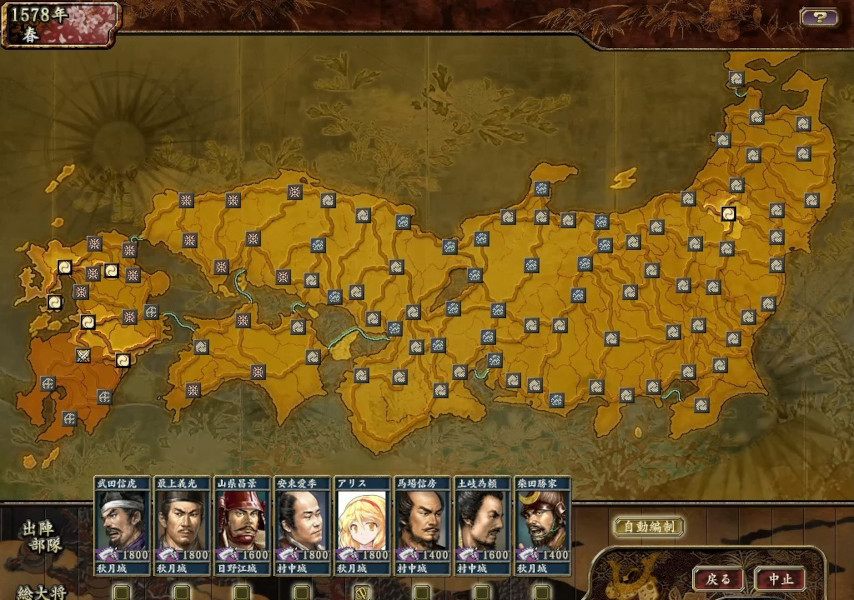
Task: Open the question mark help button
Action: [x=818, y=17]
